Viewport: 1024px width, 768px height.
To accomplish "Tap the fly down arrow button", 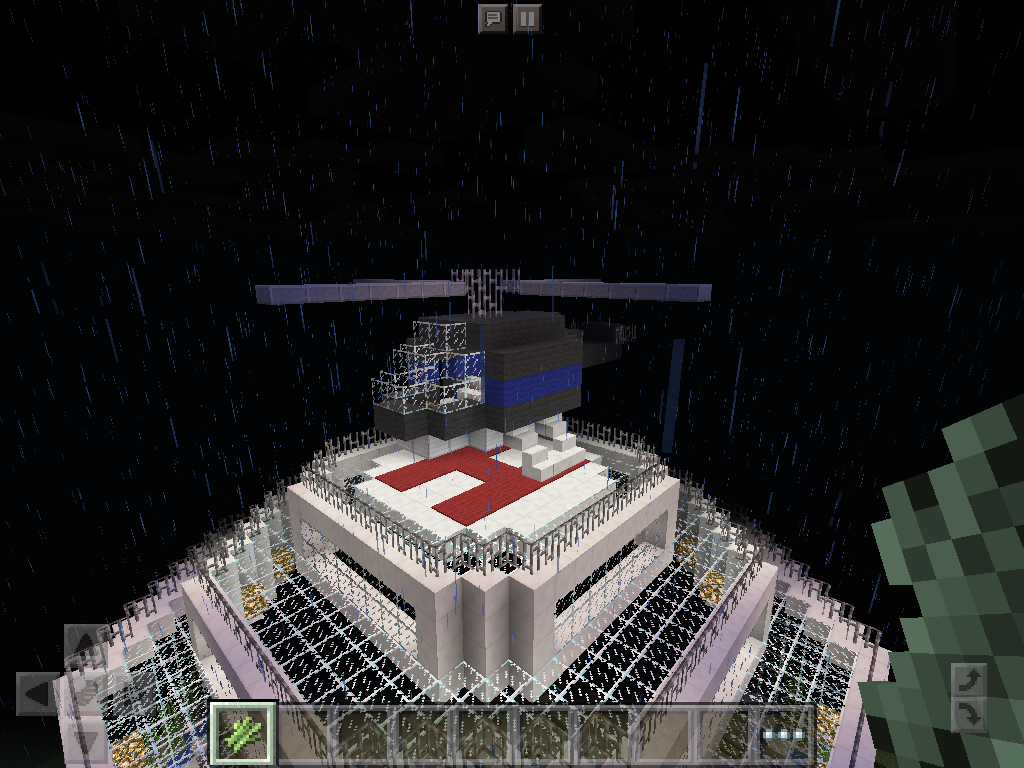I will point(968,715).
